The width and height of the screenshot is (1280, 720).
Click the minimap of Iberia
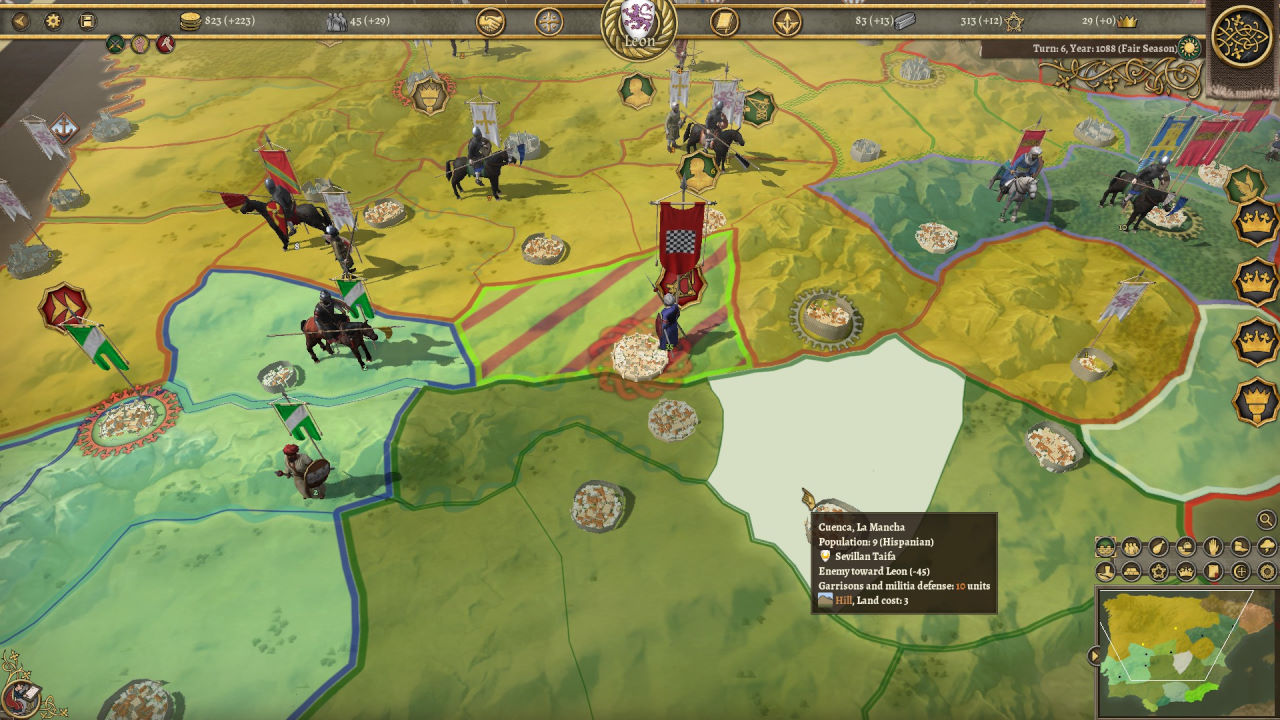click(1186, 651)
